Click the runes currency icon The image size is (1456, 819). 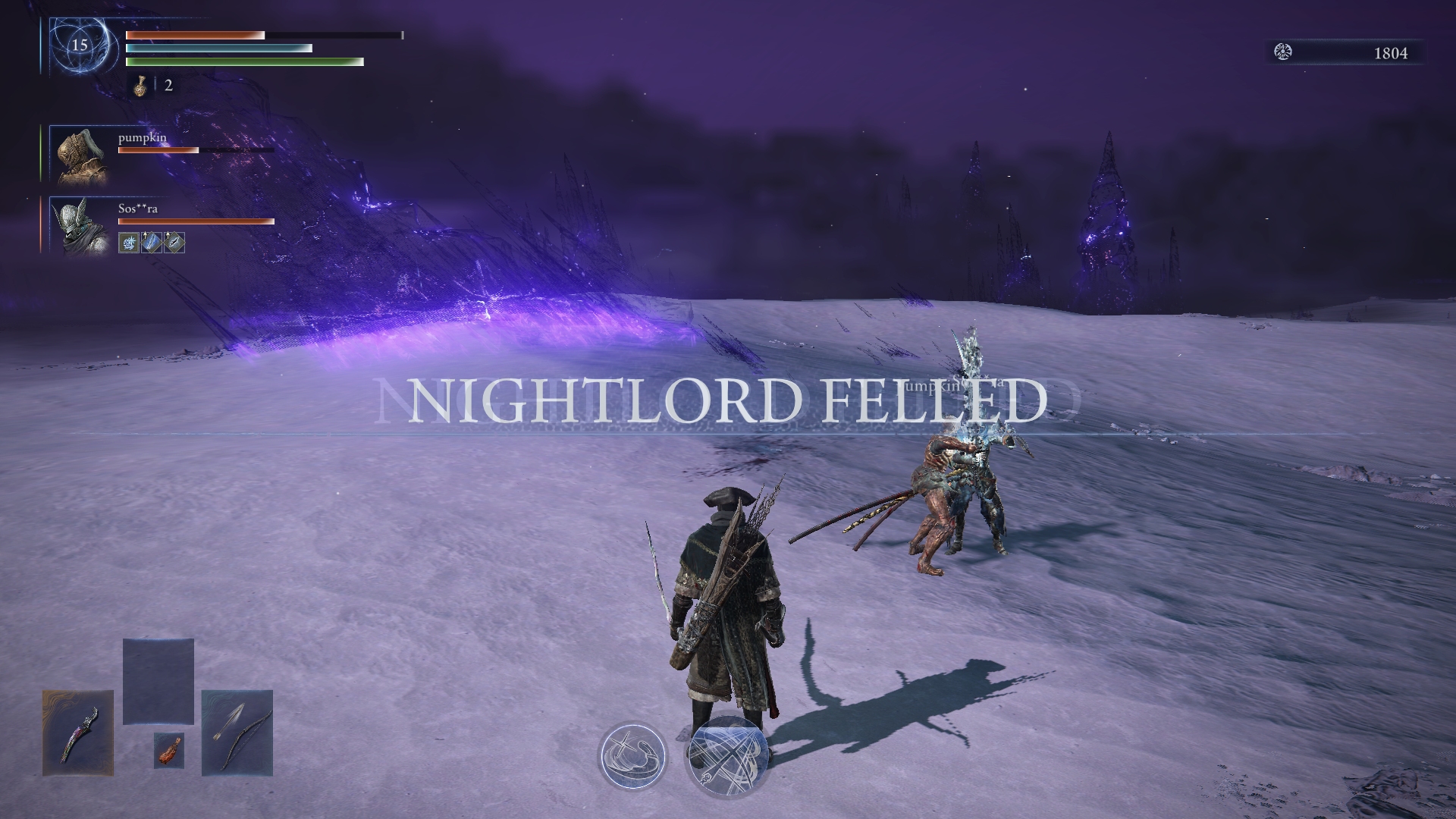tap(1283, 52)
